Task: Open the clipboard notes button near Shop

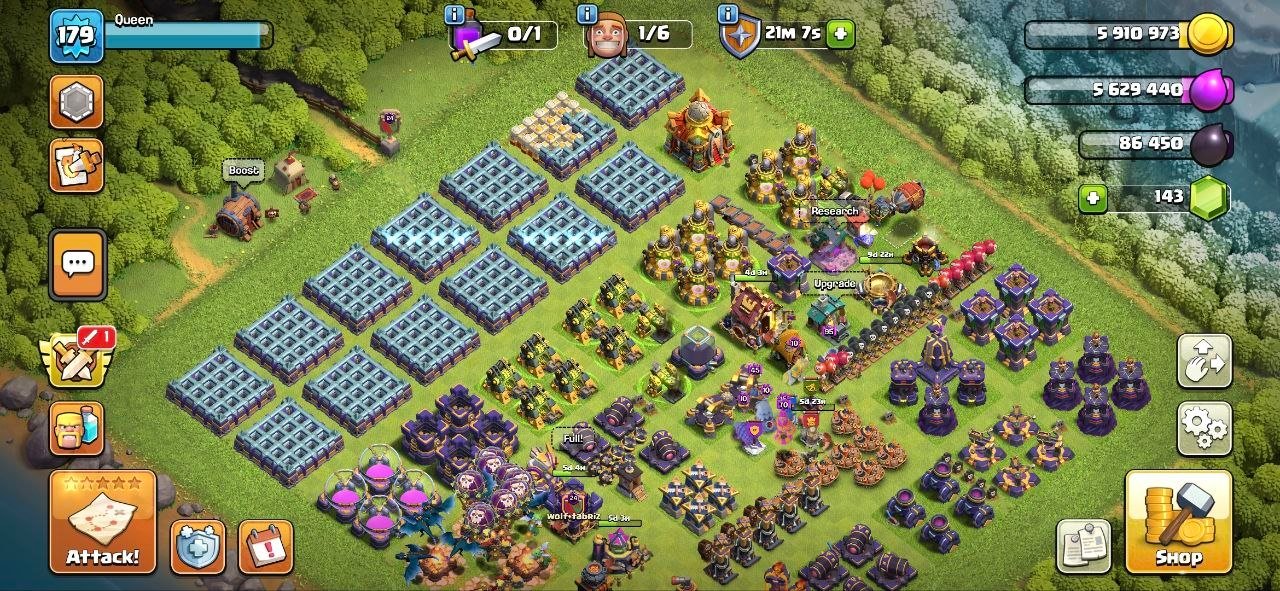Action: [x=1083, y=546]
